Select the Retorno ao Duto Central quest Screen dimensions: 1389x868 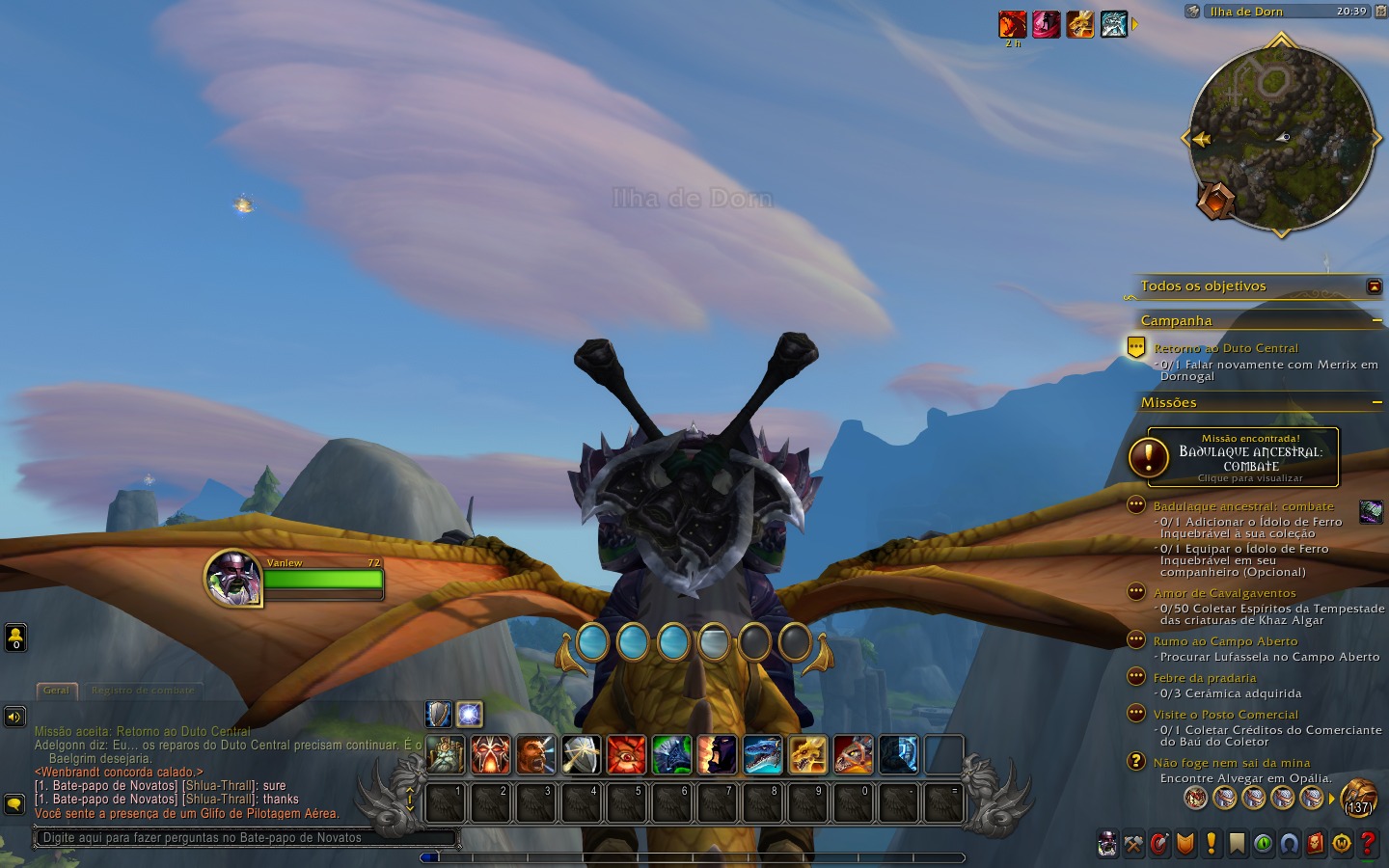point(1225,348)
